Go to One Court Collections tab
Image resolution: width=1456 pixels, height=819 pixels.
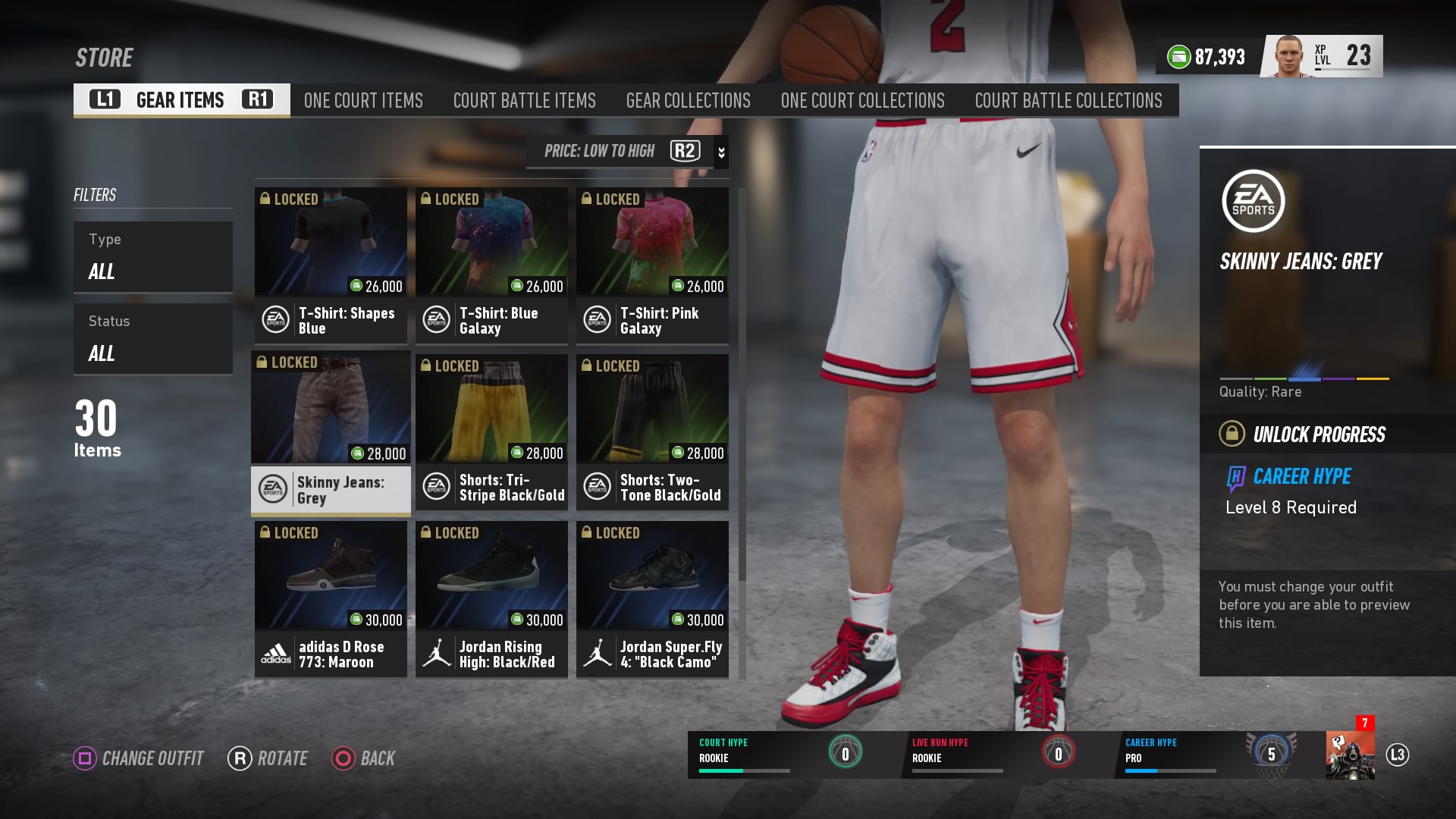tap(862, 100)
